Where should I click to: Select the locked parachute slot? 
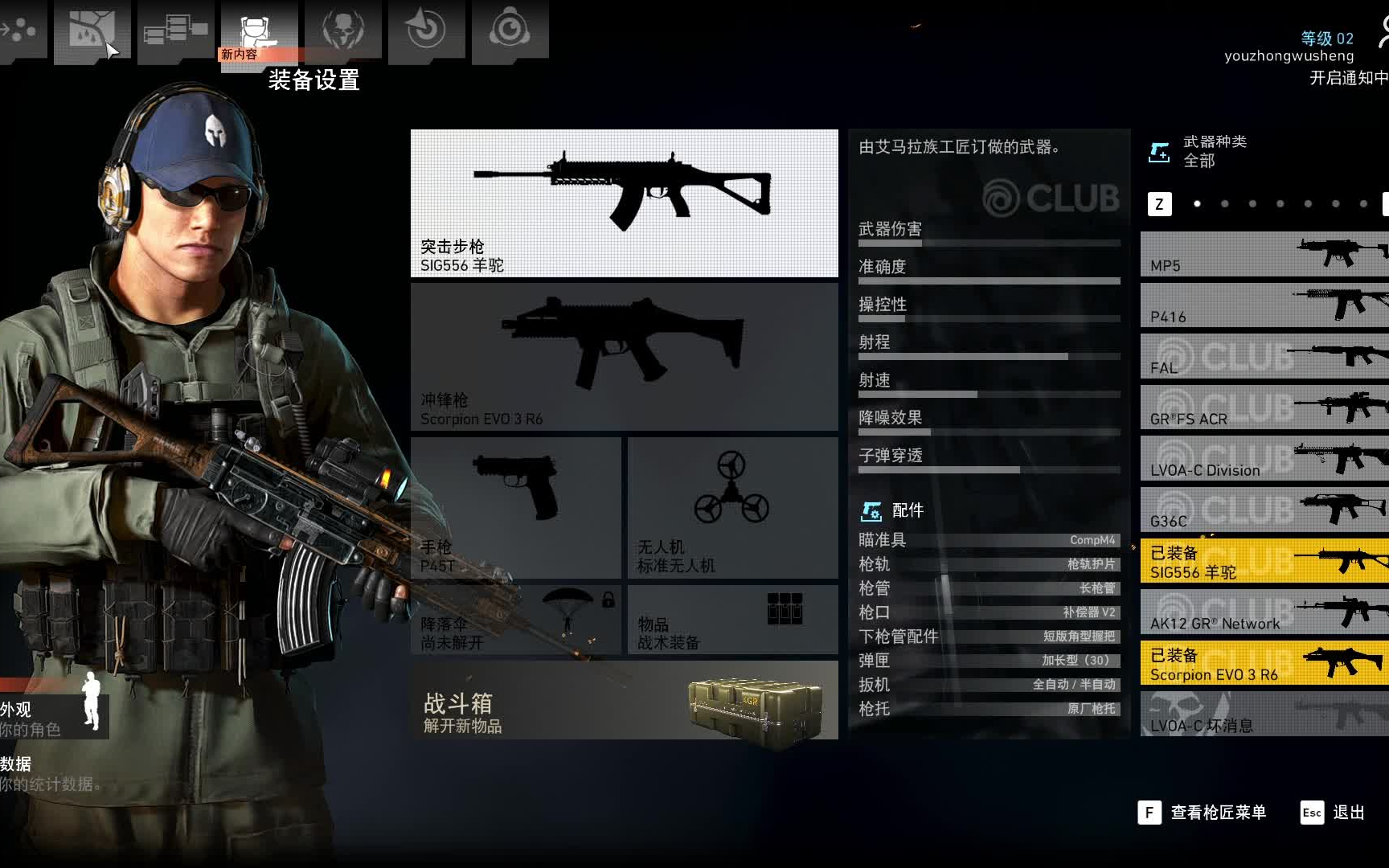[515, 620]
